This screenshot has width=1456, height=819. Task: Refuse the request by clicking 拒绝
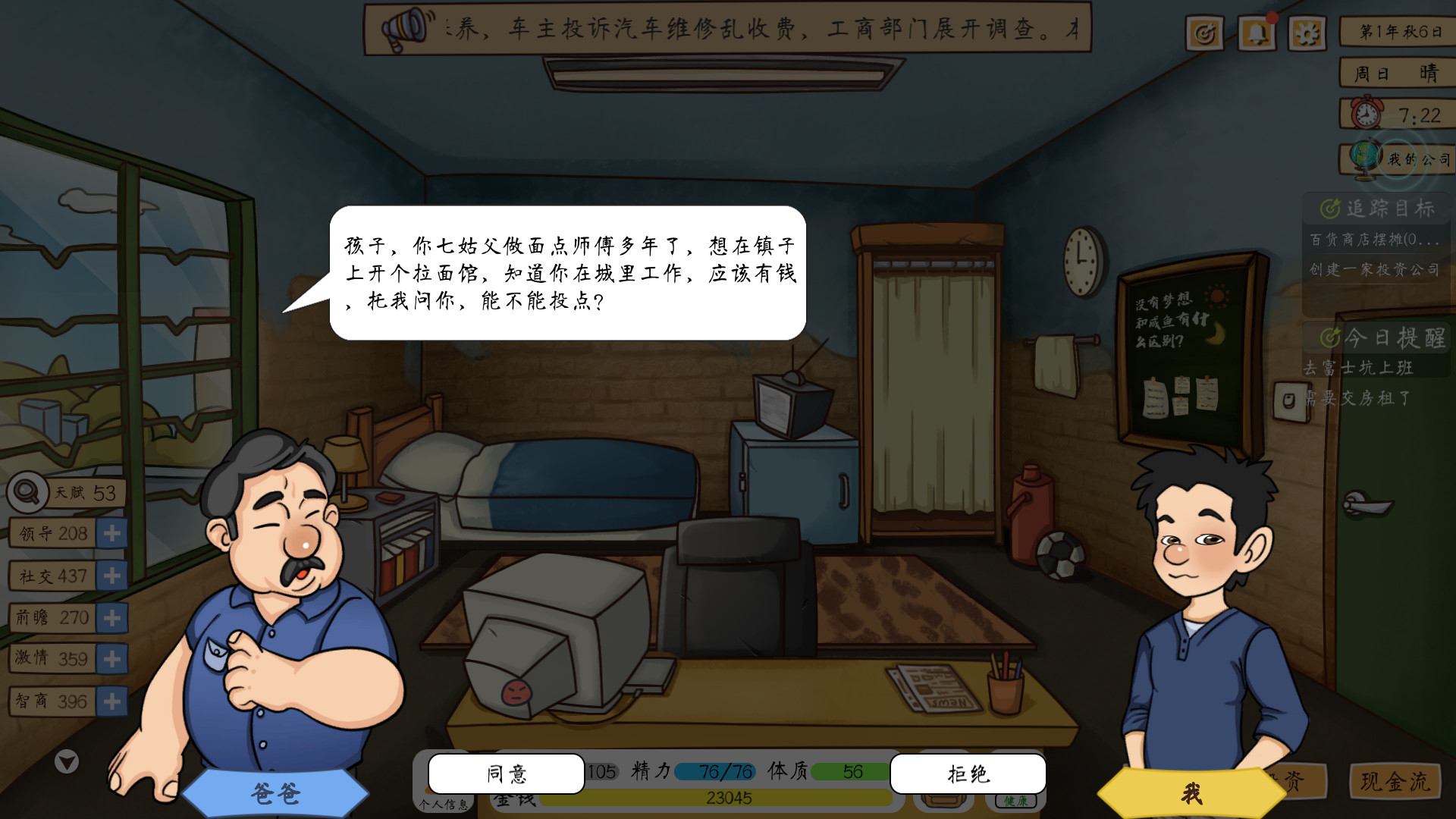[968, 774]
